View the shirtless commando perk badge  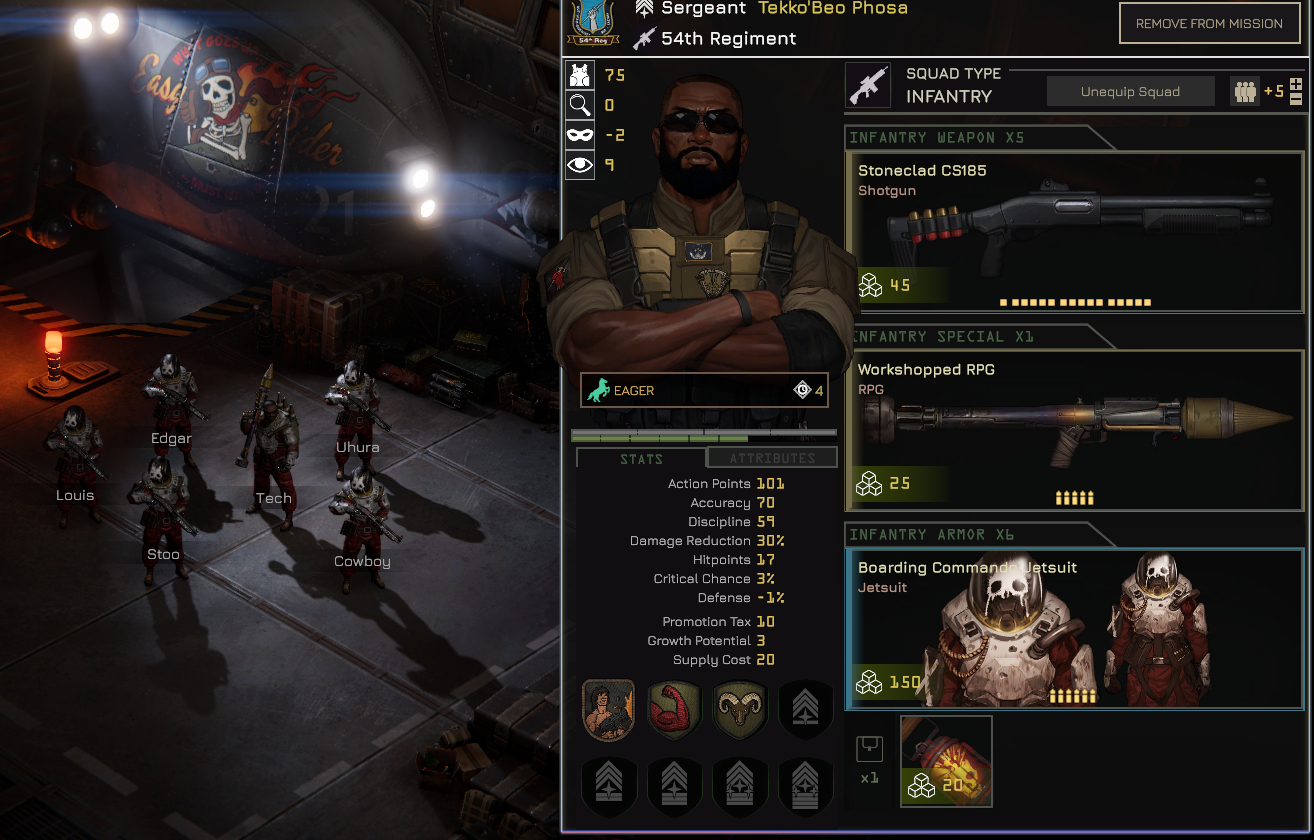(x=608, y=710)
